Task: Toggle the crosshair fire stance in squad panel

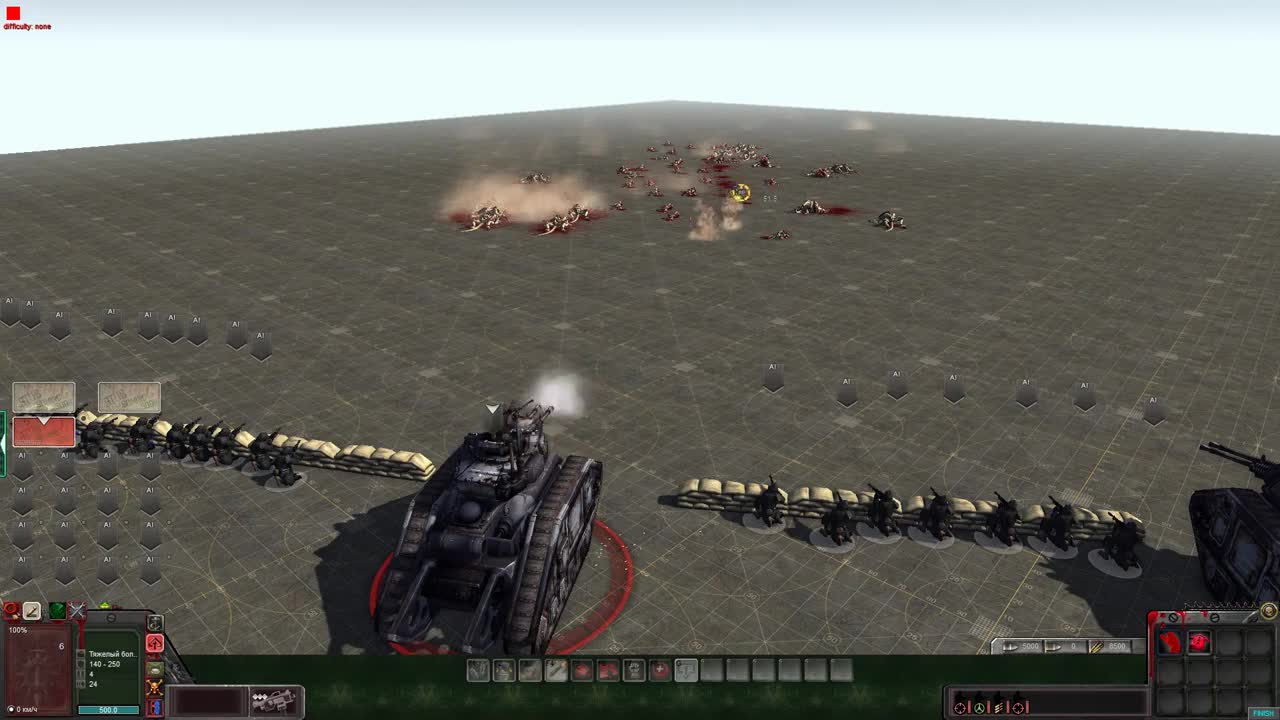Action: coord(959,707)
